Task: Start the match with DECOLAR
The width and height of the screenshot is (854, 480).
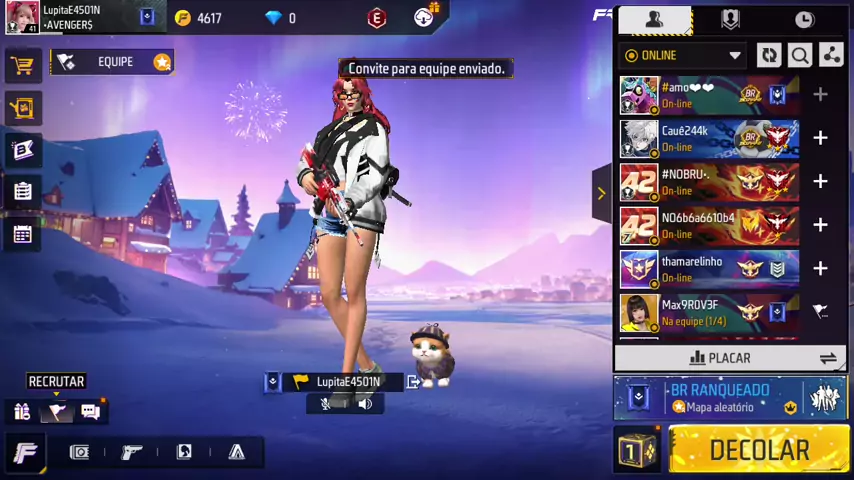Action: click(759, 451)
